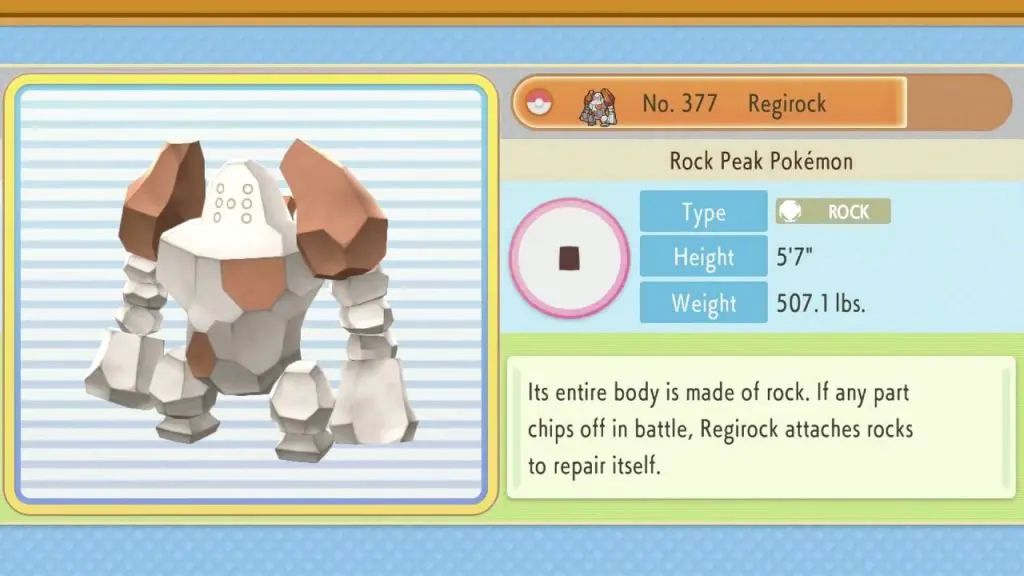
Task: Select the footprint circle icon
Action: pos(569,258)
